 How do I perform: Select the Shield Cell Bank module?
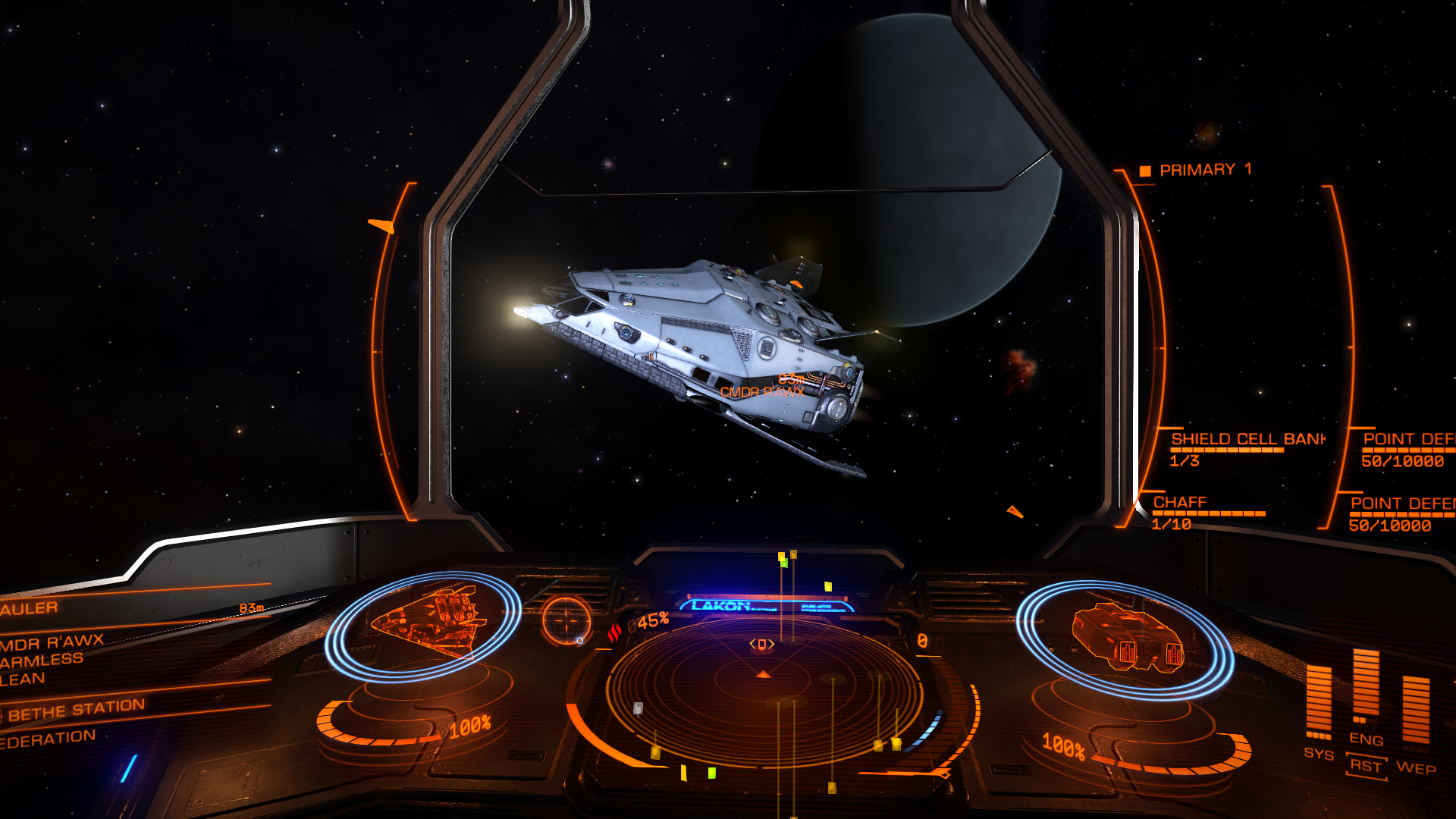(1247, 439)
